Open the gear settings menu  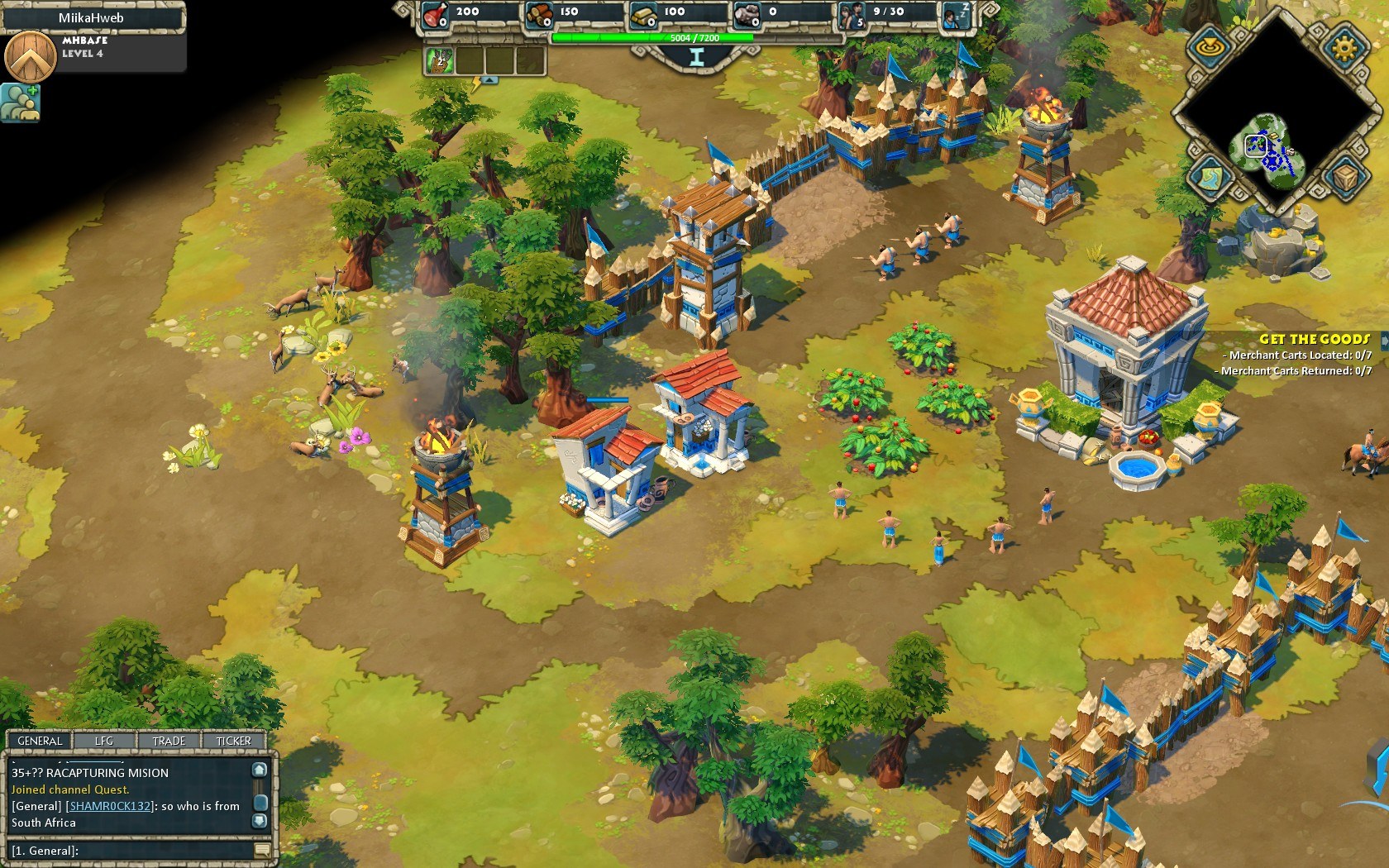[1344, 45]
